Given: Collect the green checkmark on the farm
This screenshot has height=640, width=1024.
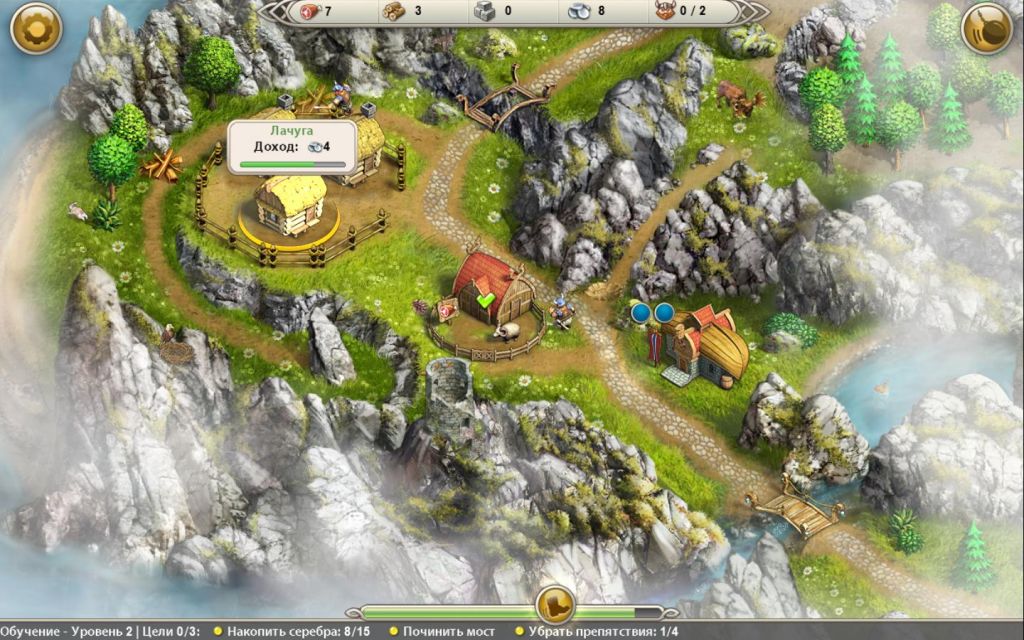Looking at the screenshot, I should [486, 300].
